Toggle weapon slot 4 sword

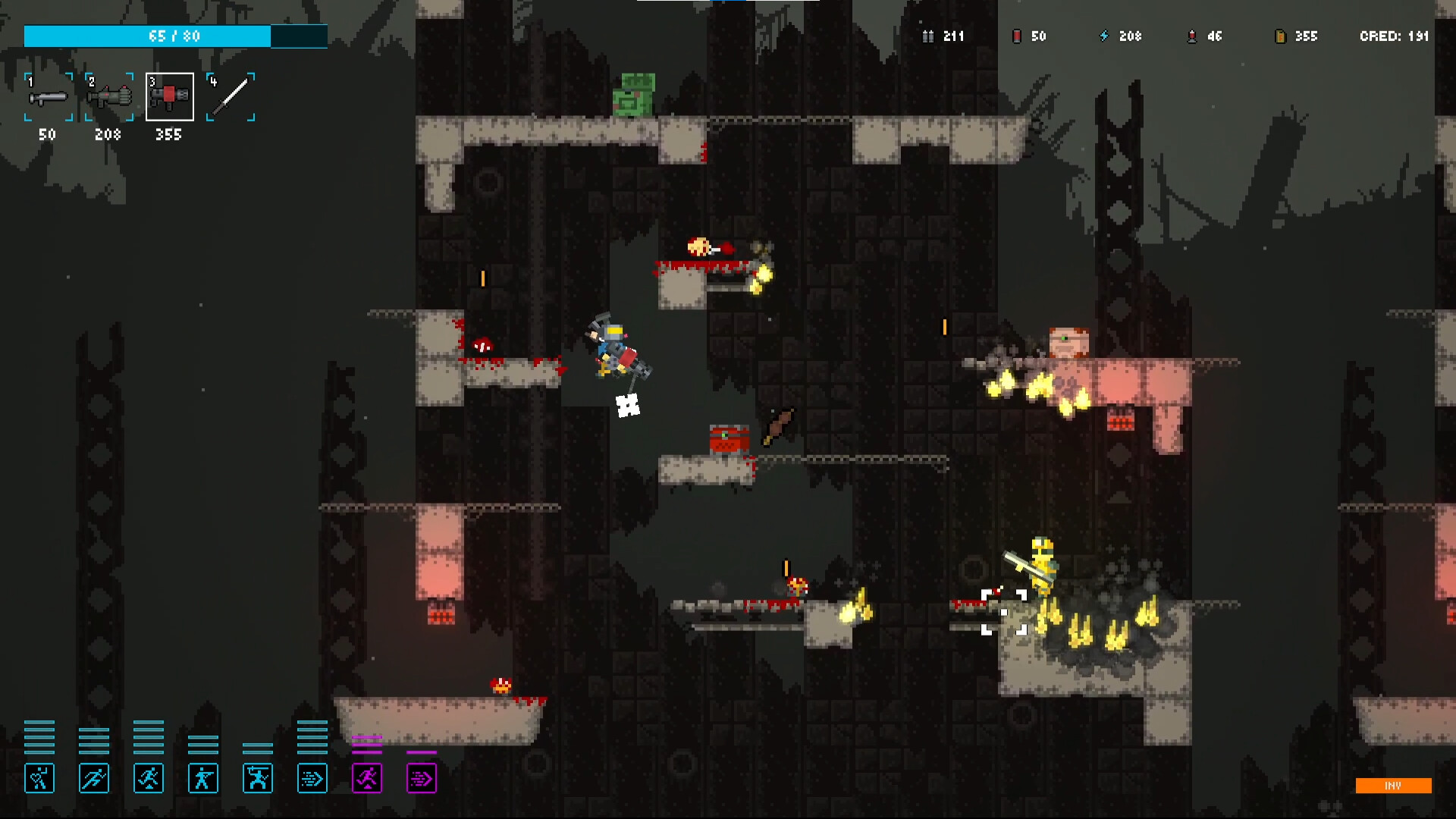click(x=230, y=96)
